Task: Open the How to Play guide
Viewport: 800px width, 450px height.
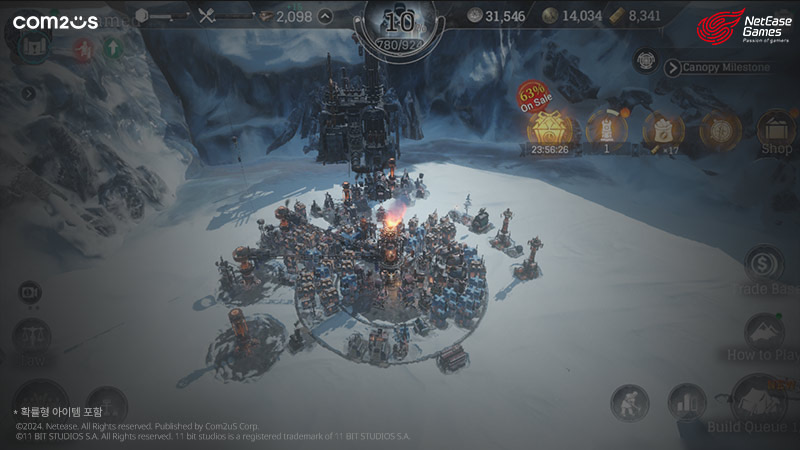Action: pos(765,333)
